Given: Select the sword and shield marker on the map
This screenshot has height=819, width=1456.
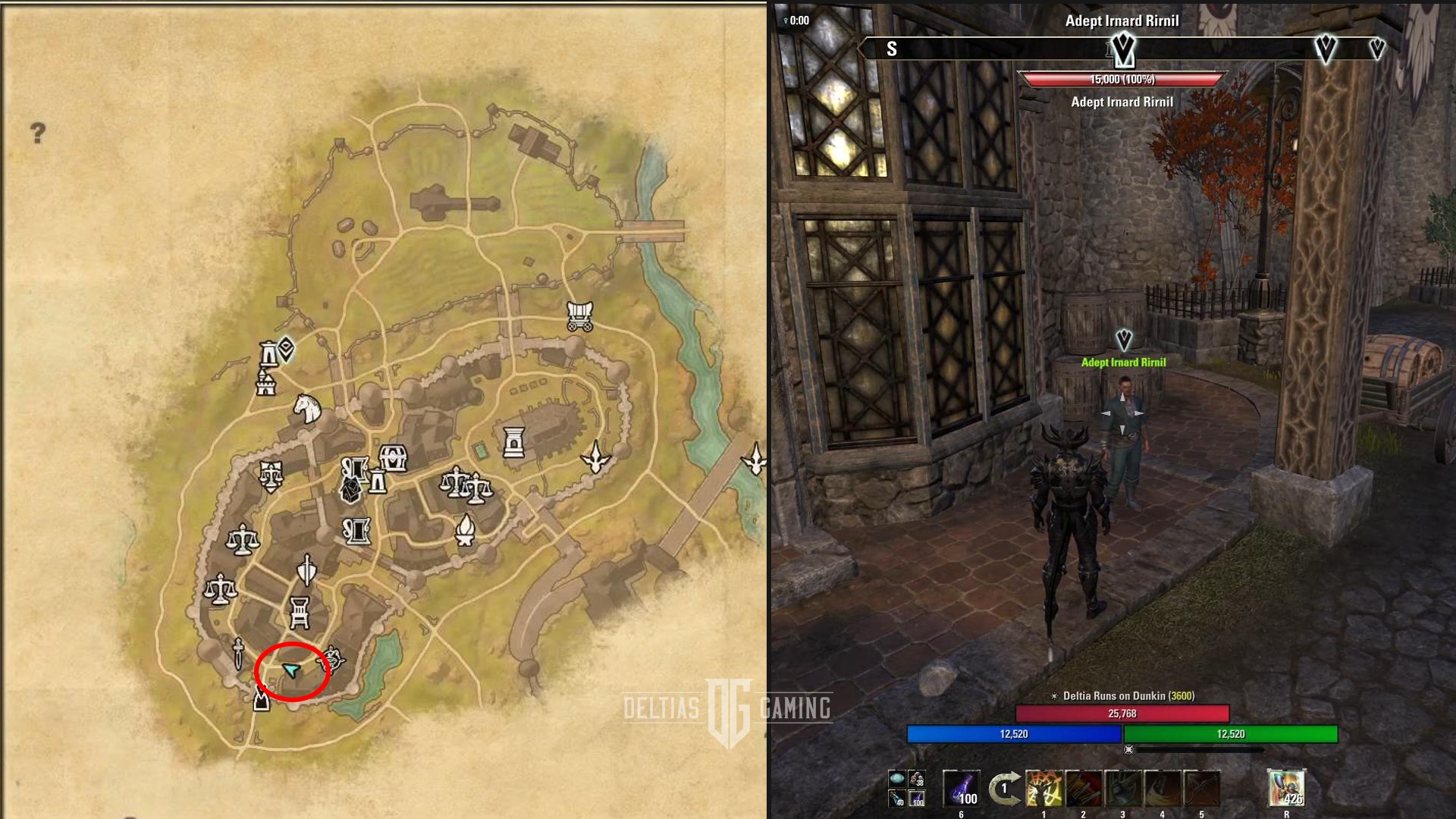Looking at the screenshot, I should coord(306,570).
